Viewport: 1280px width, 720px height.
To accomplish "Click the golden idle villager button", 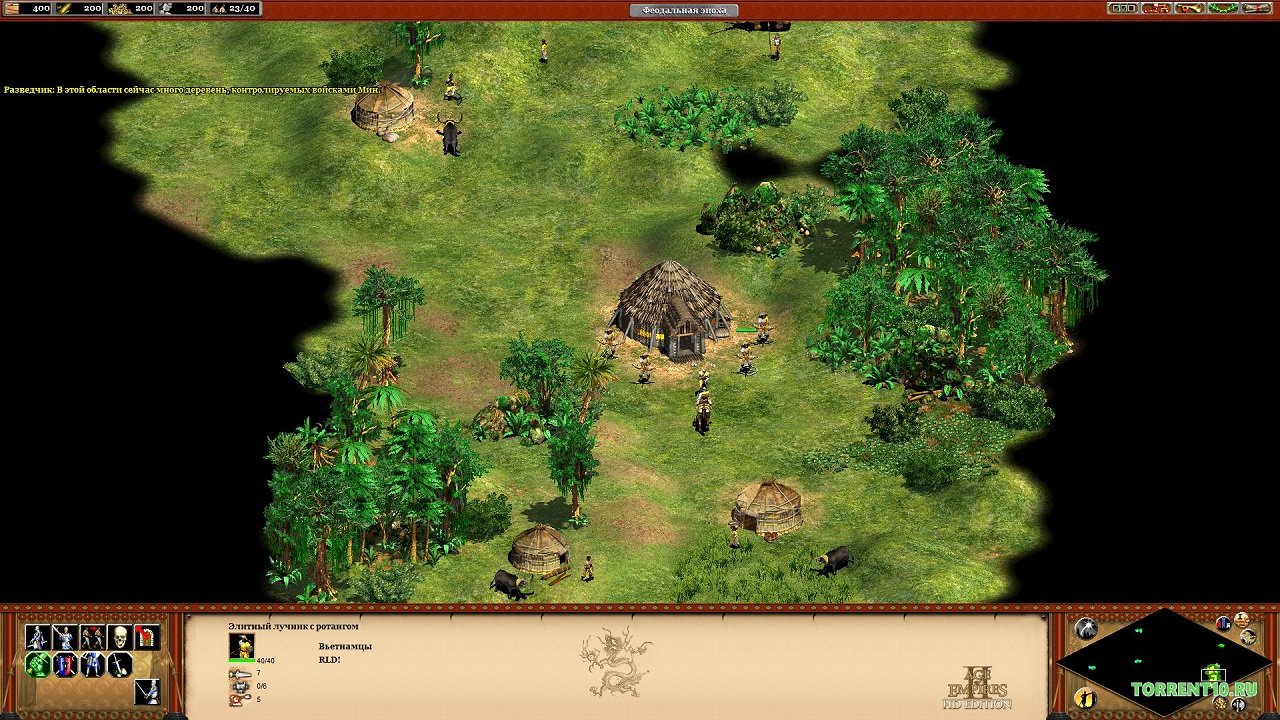I will coord(1086,698).
